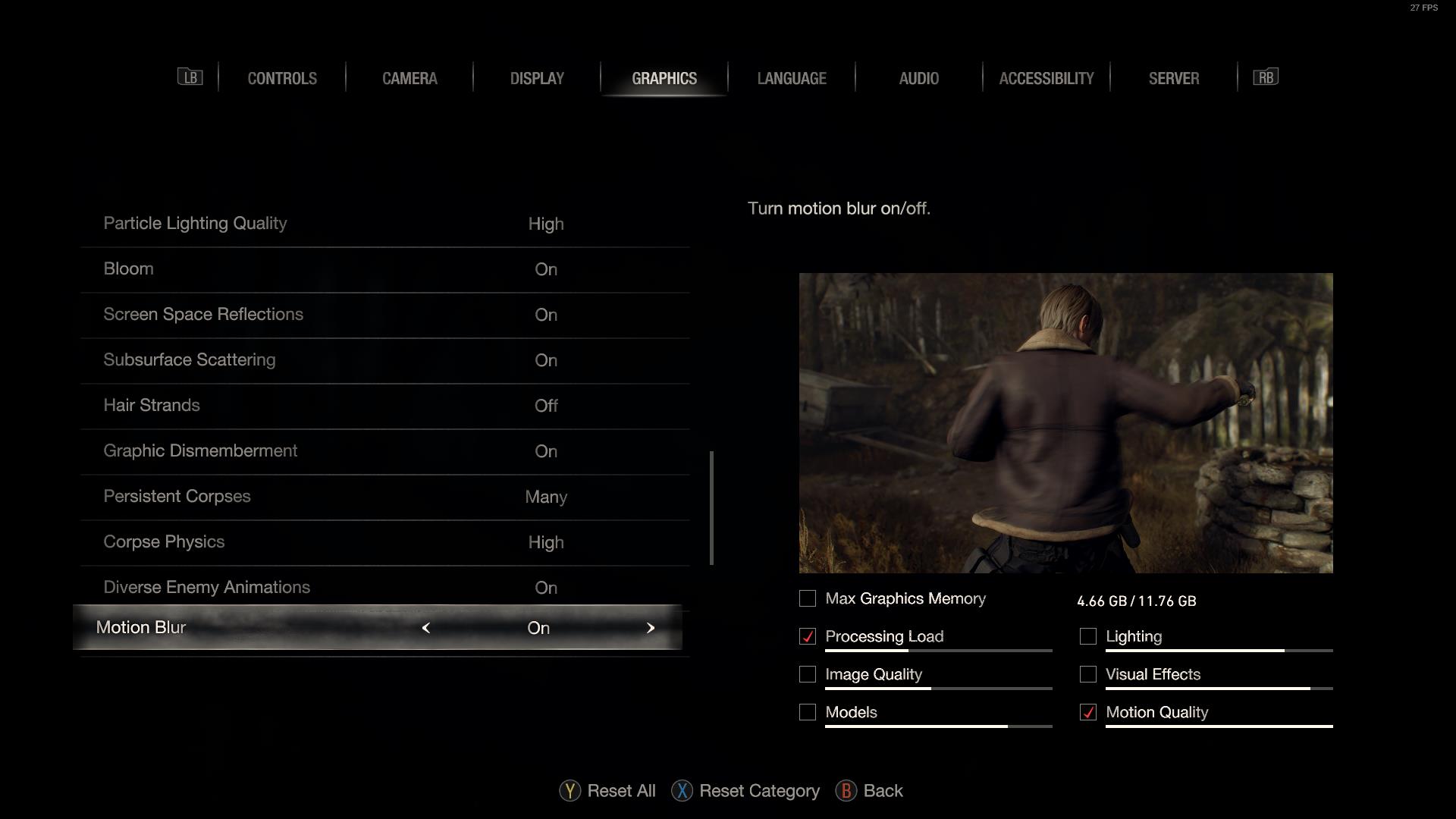Viewport: 1456px width, 819px height.
Task: Switch to the Controls tab
Action: tap(282, 78)
